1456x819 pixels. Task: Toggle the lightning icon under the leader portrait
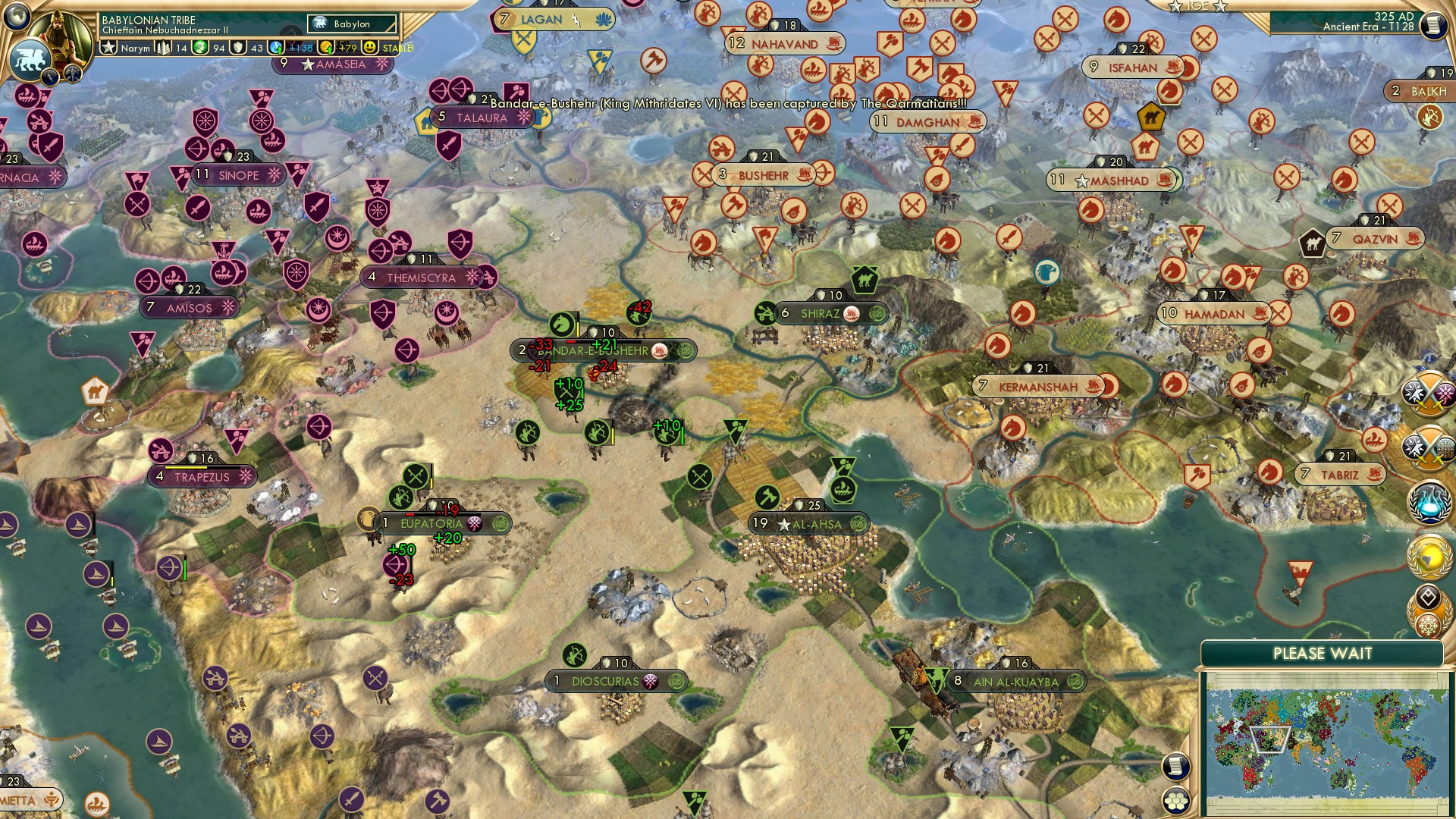click(x=50, y=76)
